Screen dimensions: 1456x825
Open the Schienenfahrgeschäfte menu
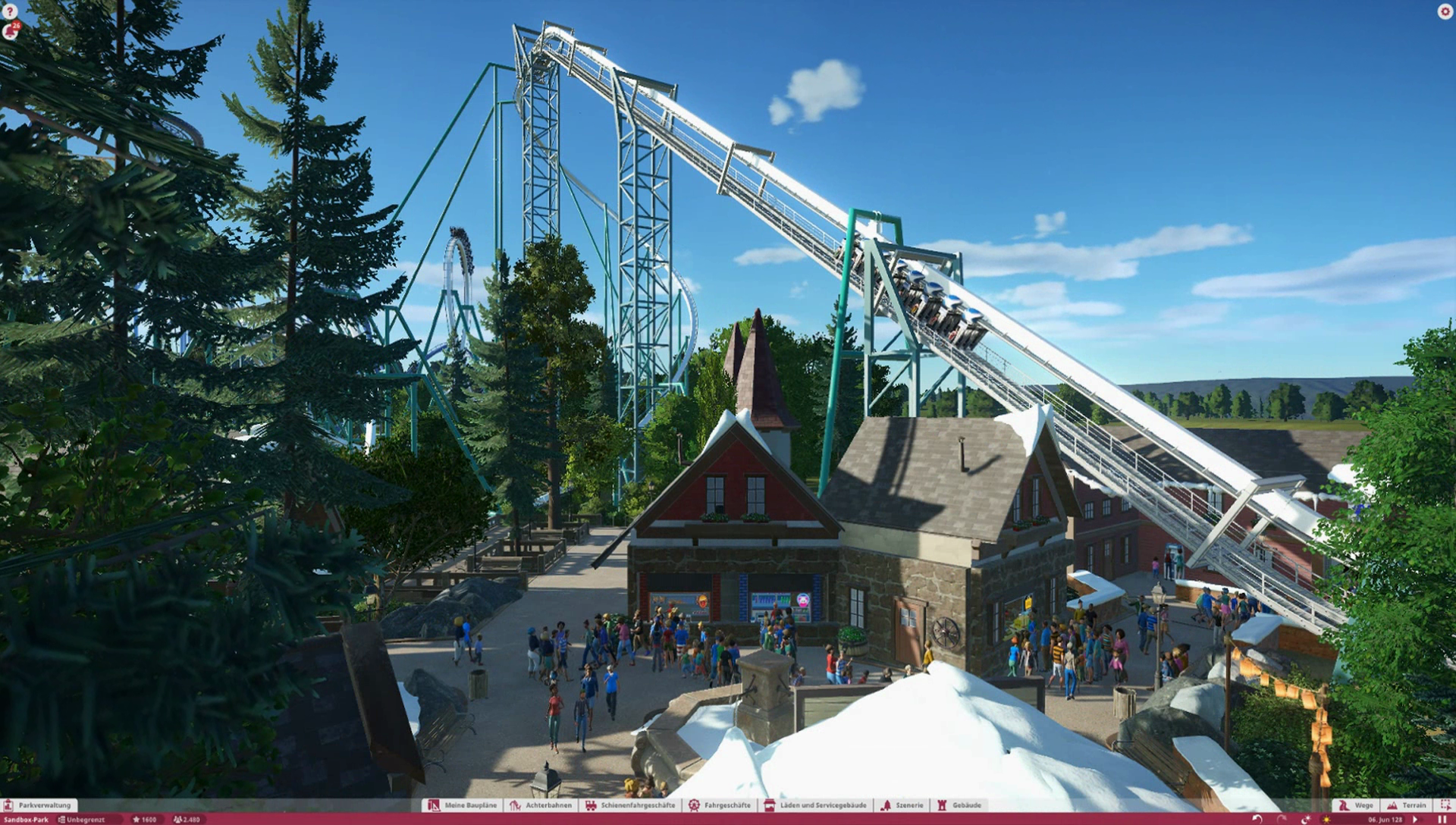click(x=630, y=805)
